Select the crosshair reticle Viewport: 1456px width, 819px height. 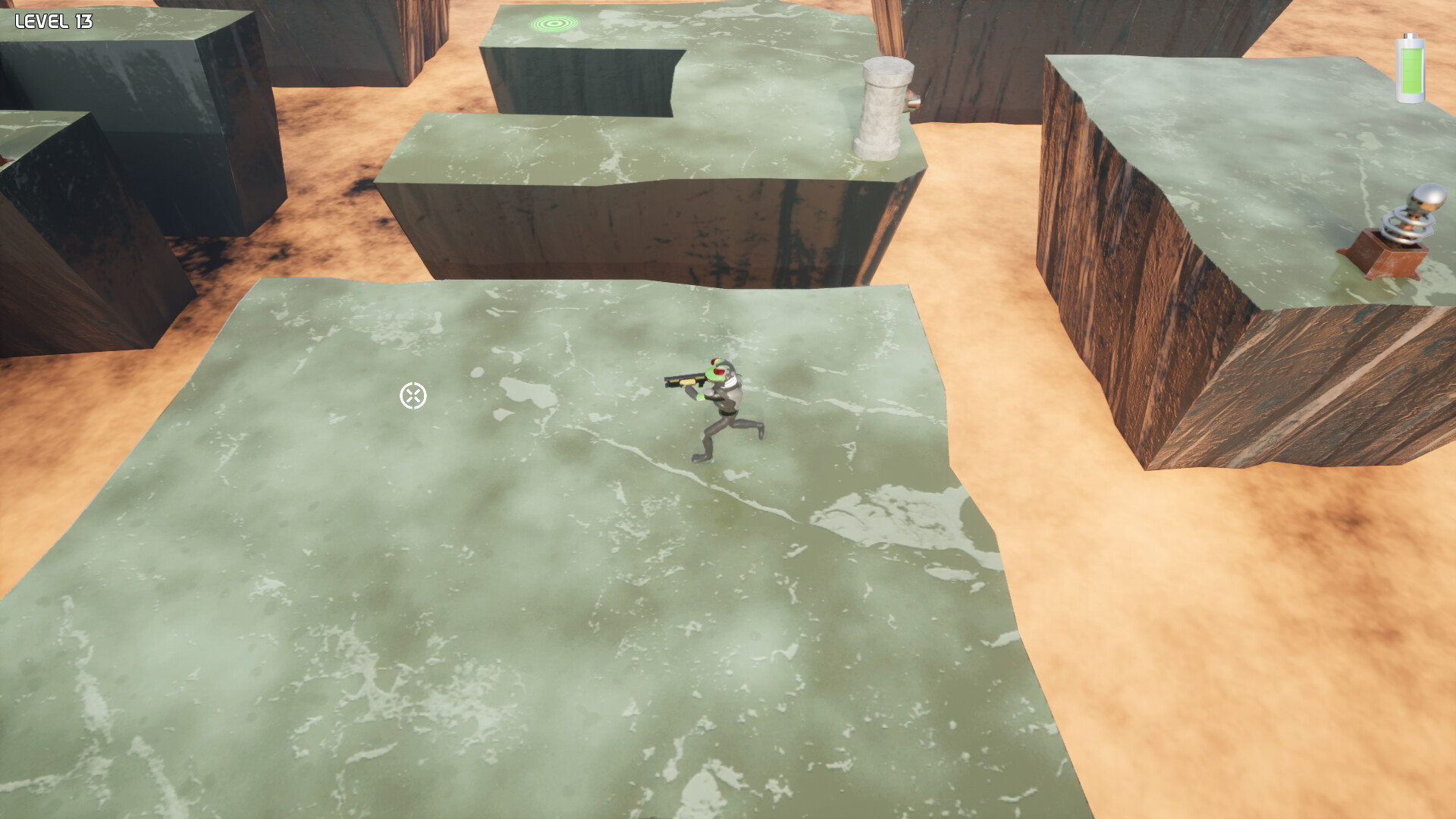tap(413, 395)
